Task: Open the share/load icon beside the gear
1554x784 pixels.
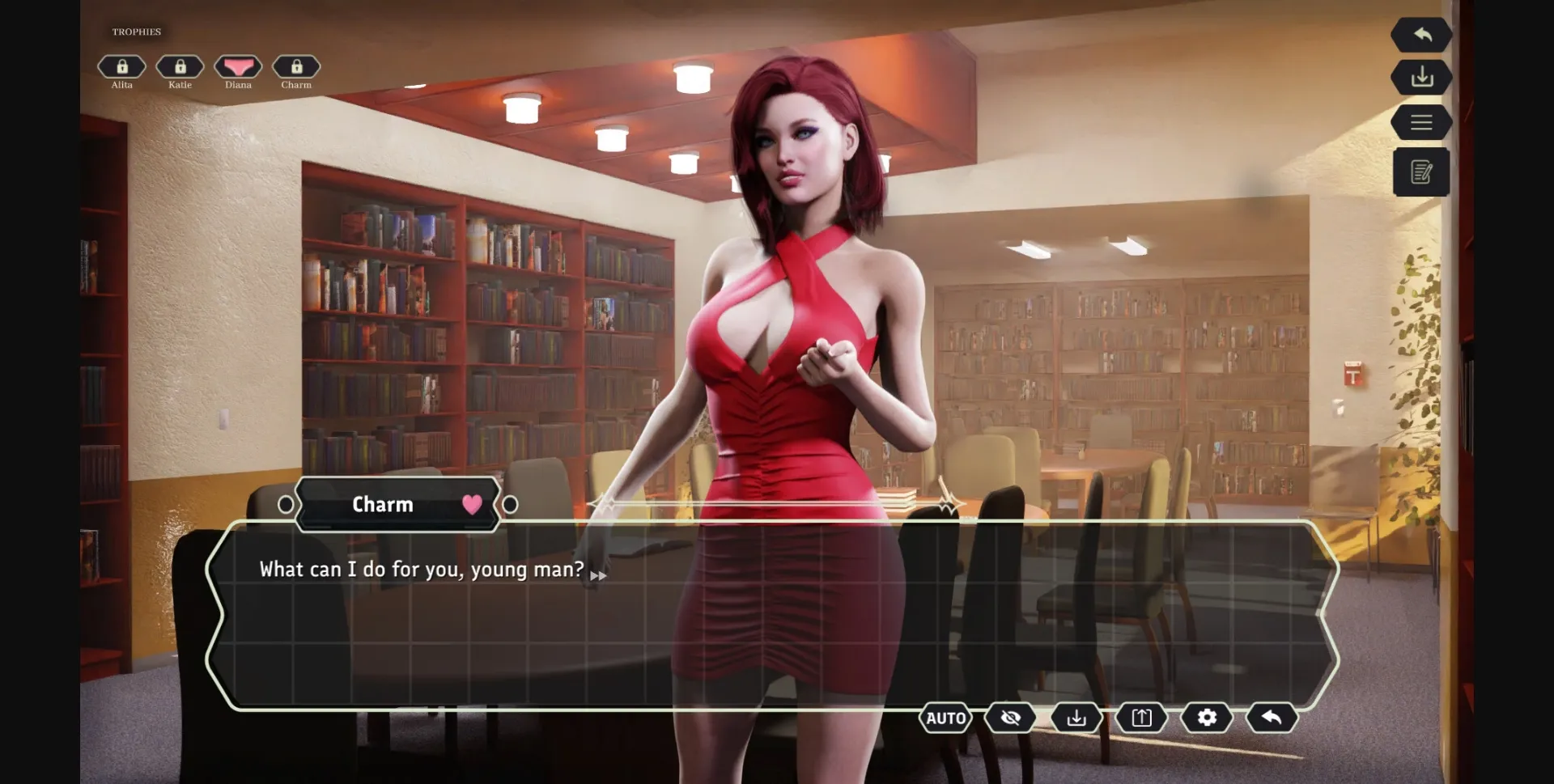Action: 1141,718
